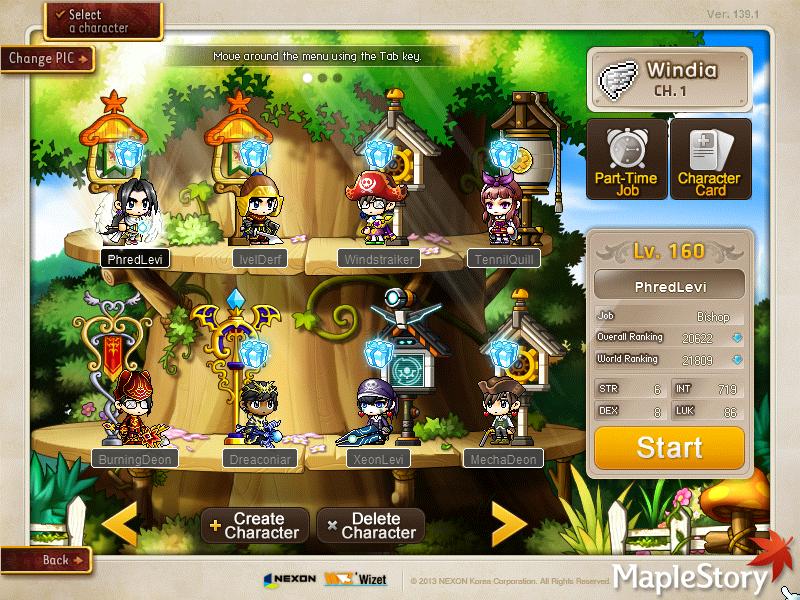Click the Windia world channel banner
Viewport: 800px width, 600px height.
(x=669, y=79)
